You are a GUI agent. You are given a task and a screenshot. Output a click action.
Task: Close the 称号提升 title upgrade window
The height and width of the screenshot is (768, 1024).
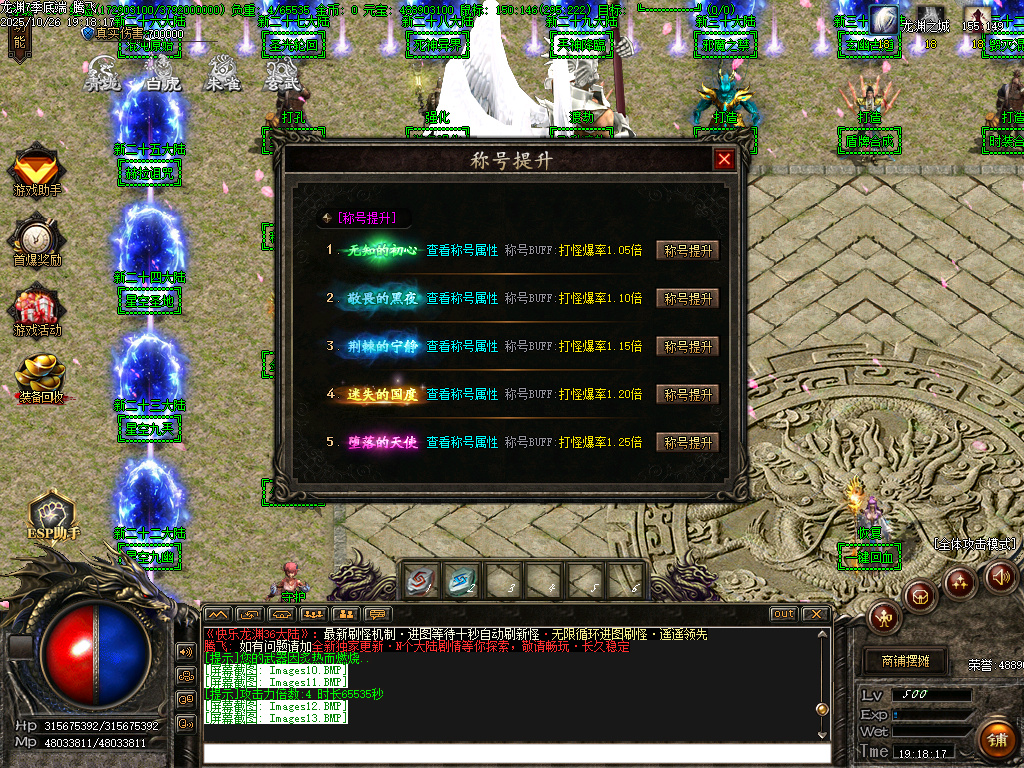click(724, 160)
